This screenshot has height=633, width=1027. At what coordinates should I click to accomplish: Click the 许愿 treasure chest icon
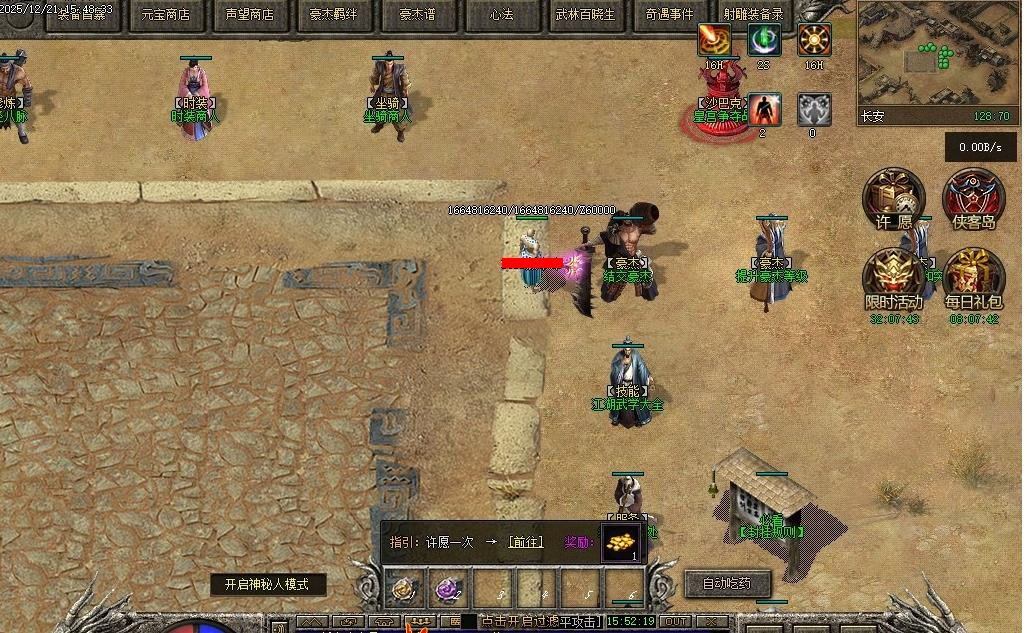[893, 197]
